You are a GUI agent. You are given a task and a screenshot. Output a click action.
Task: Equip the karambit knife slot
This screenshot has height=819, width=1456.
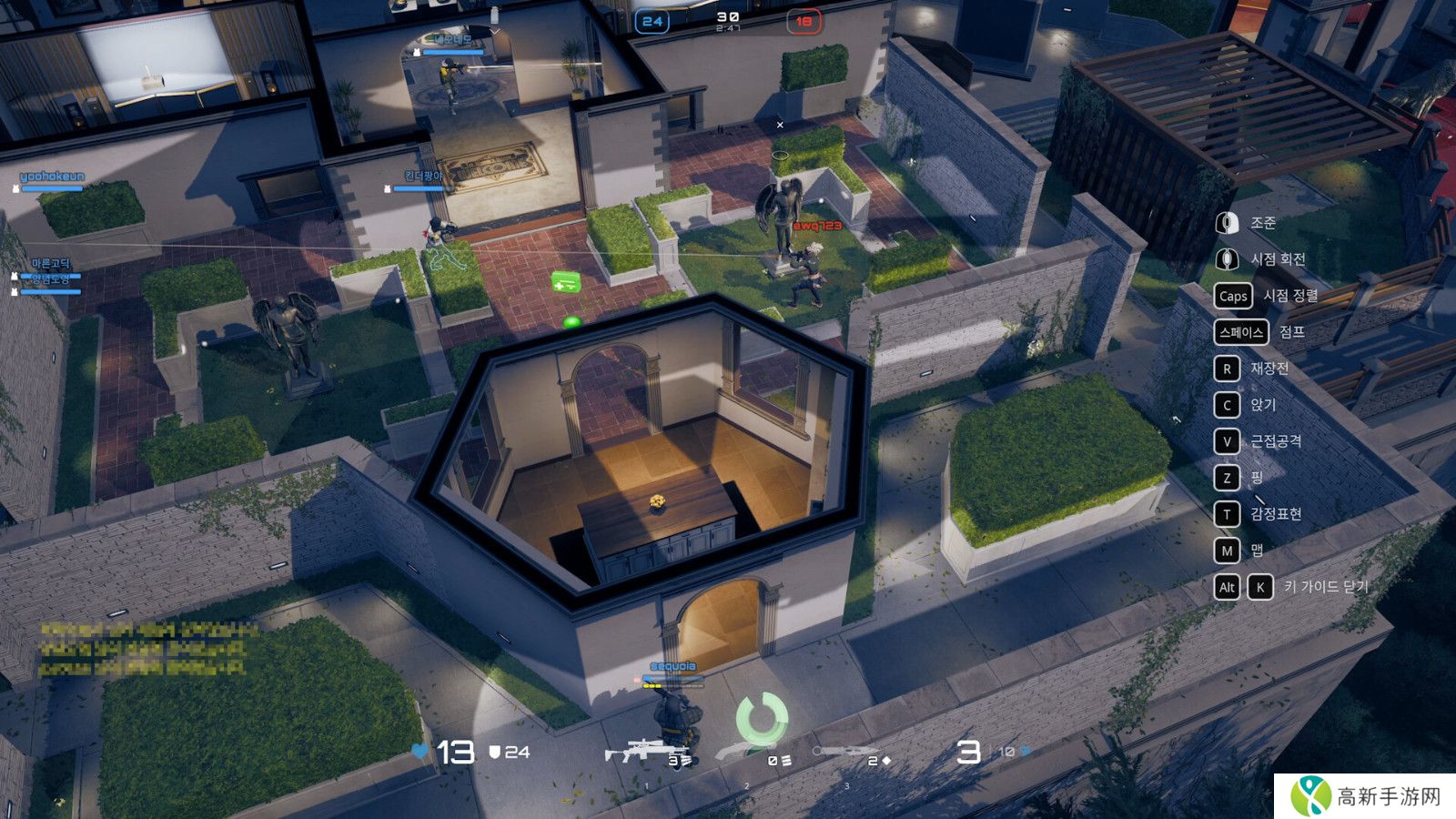pyautogui.click(x=846, y=753)
